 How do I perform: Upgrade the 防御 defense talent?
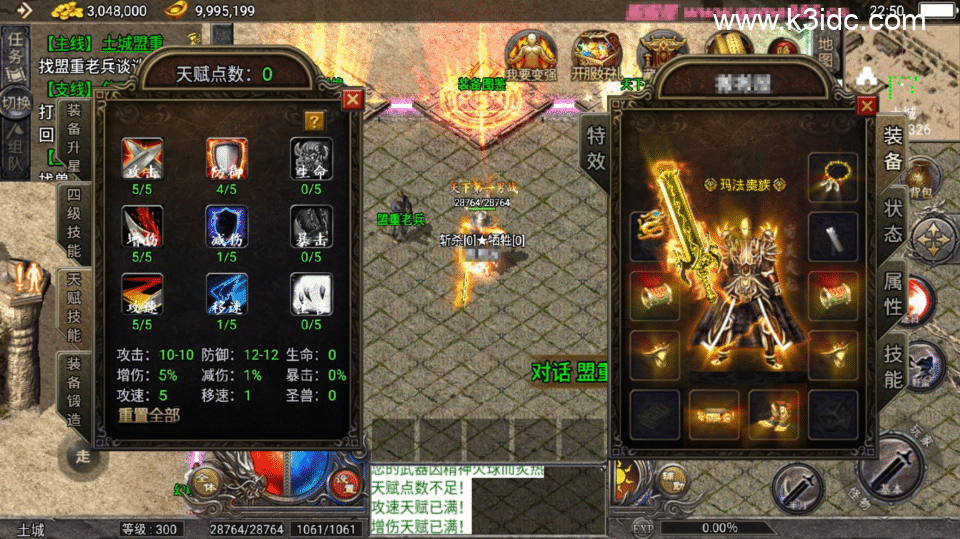[226, 158]
